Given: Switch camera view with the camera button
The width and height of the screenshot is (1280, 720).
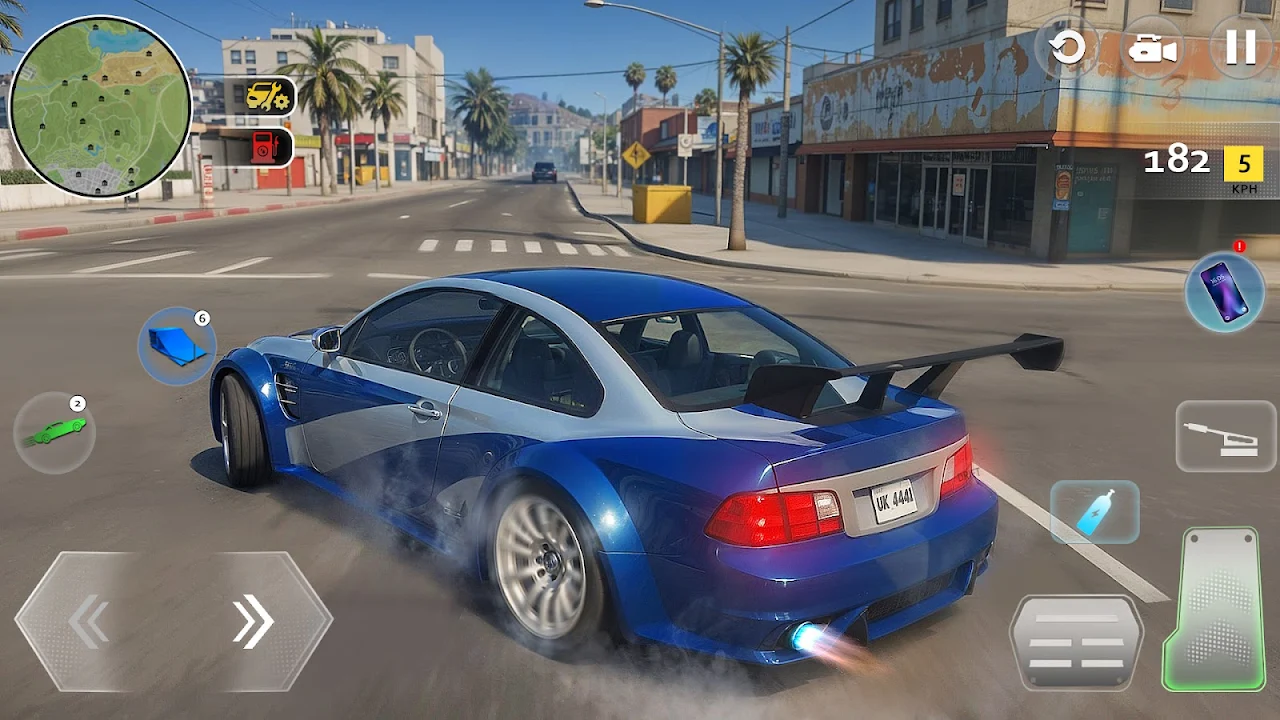Looking at the screenshot, I should click(x=1153, y=48).
